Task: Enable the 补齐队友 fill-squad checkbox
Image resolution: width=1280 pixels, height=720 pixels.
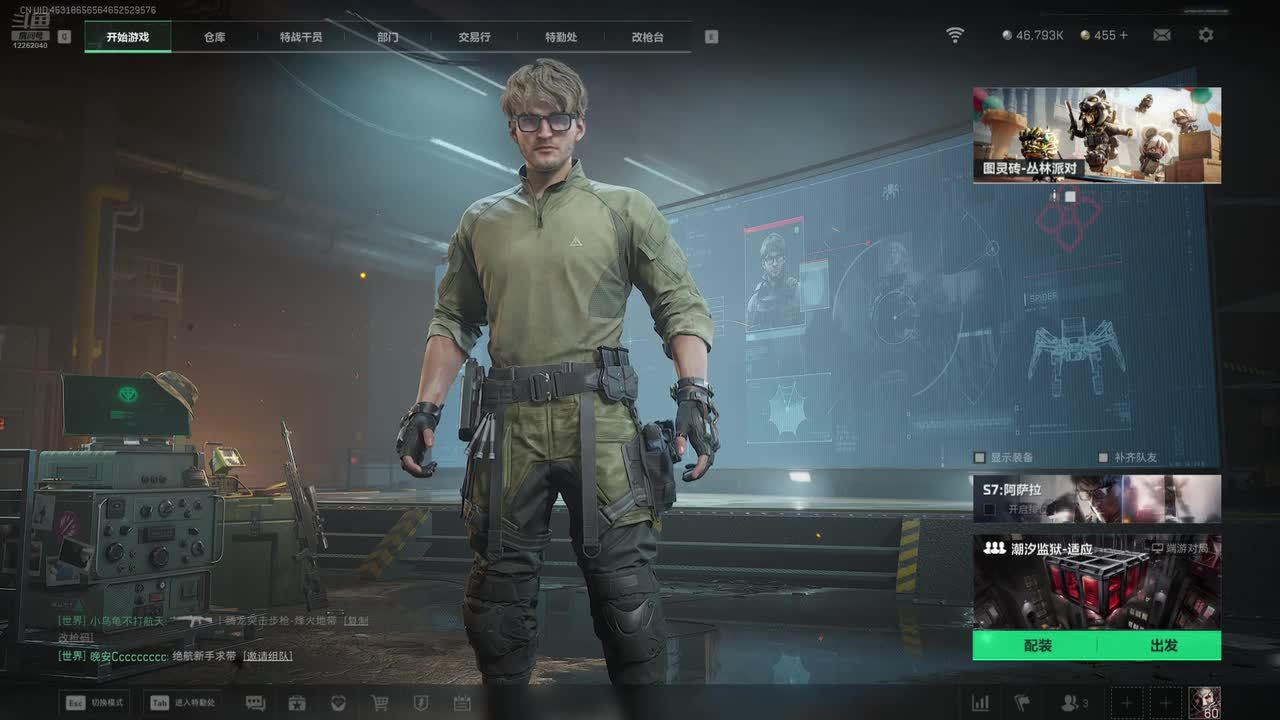Action: (x=1104, y=458)
